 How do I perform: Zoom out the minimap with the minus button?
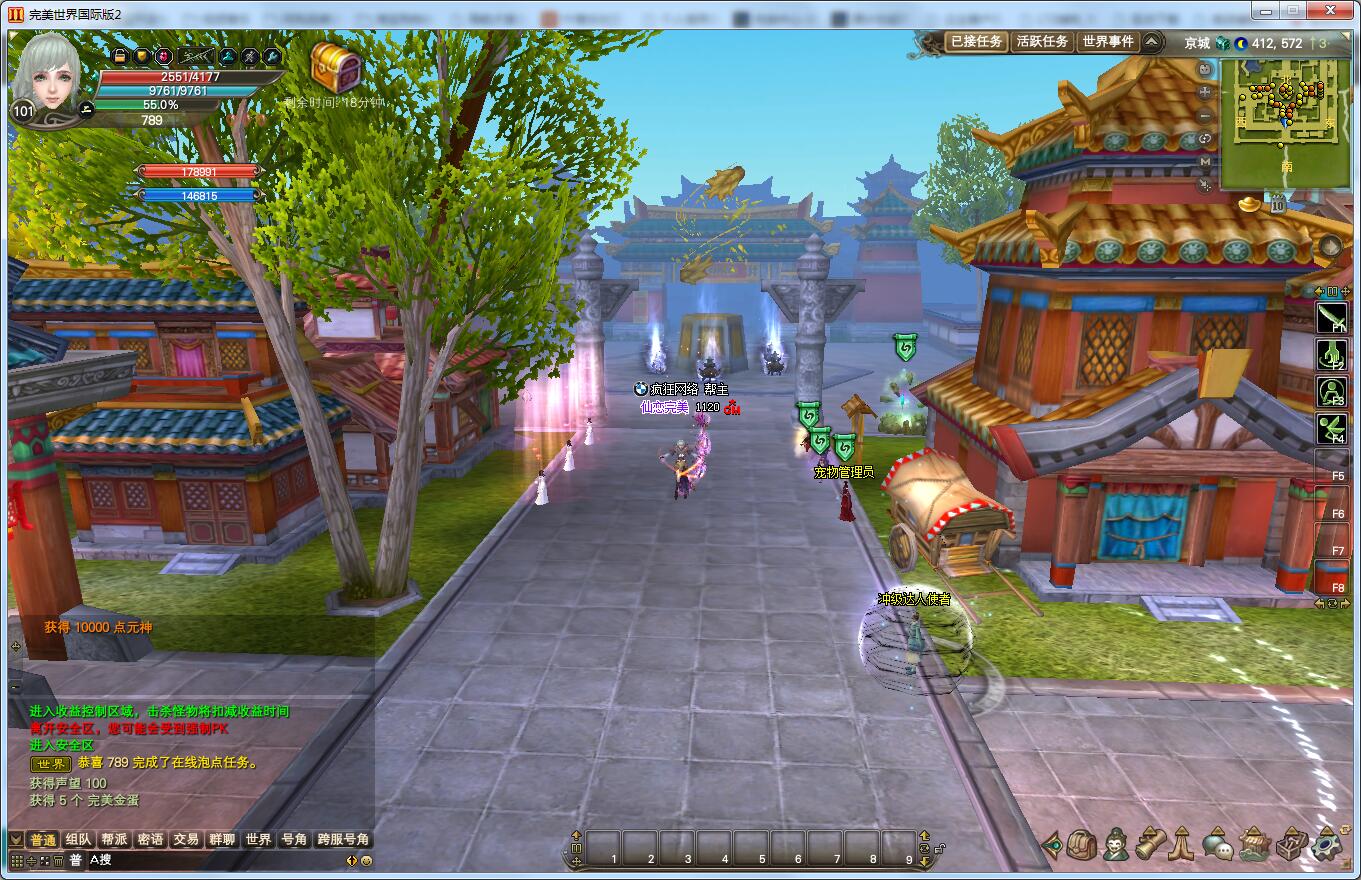tap(1205, 115)
